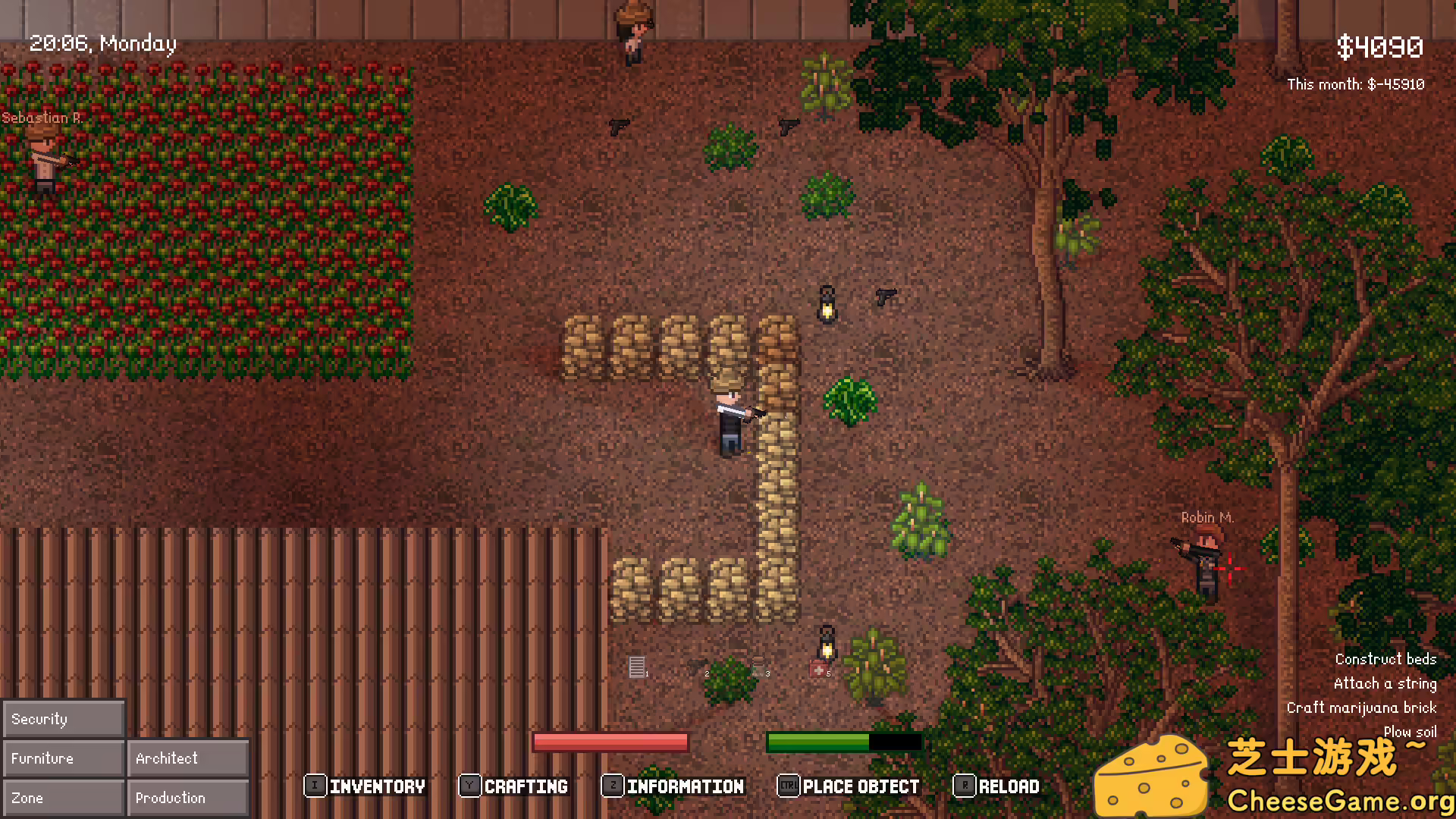This screenshot has height=819, width=1456.
Task: Activate Place Object mode
Action: [849, 786]
